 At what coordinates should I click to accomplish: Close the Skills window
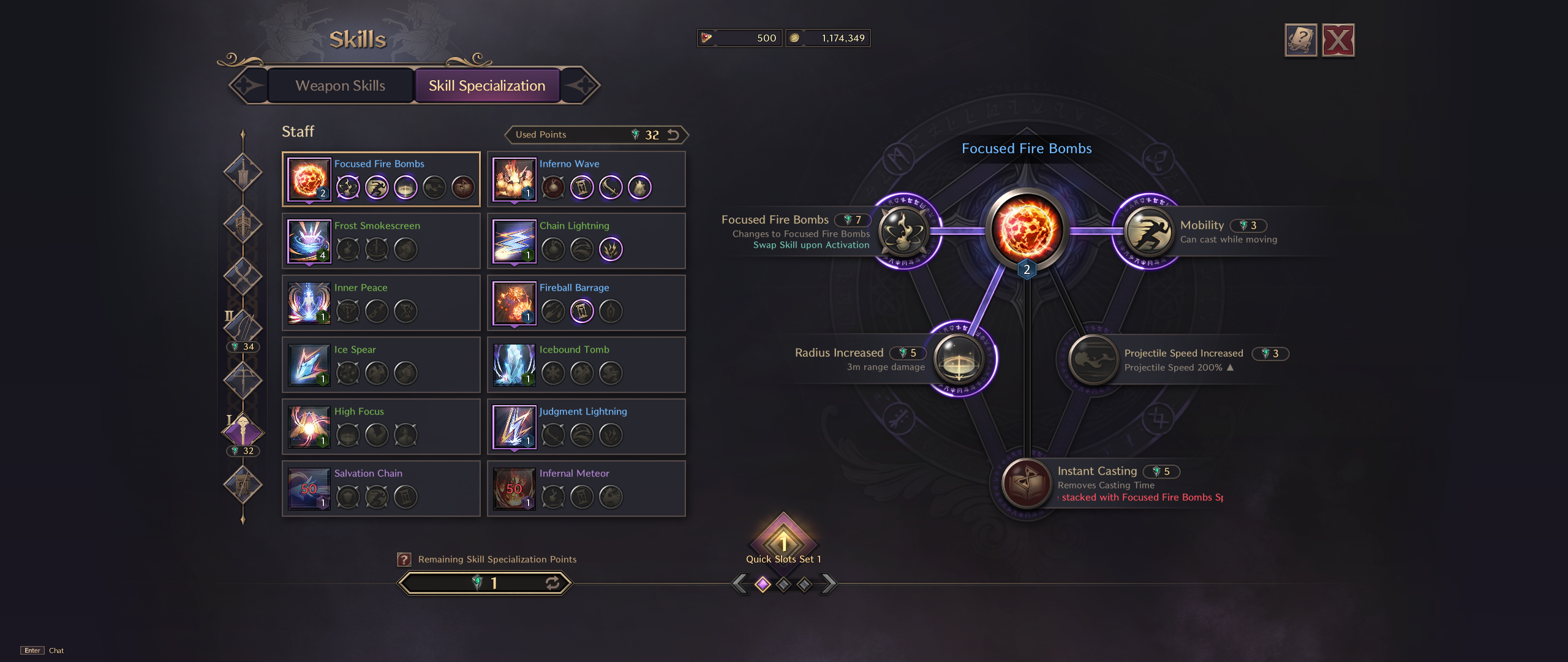1338,40
